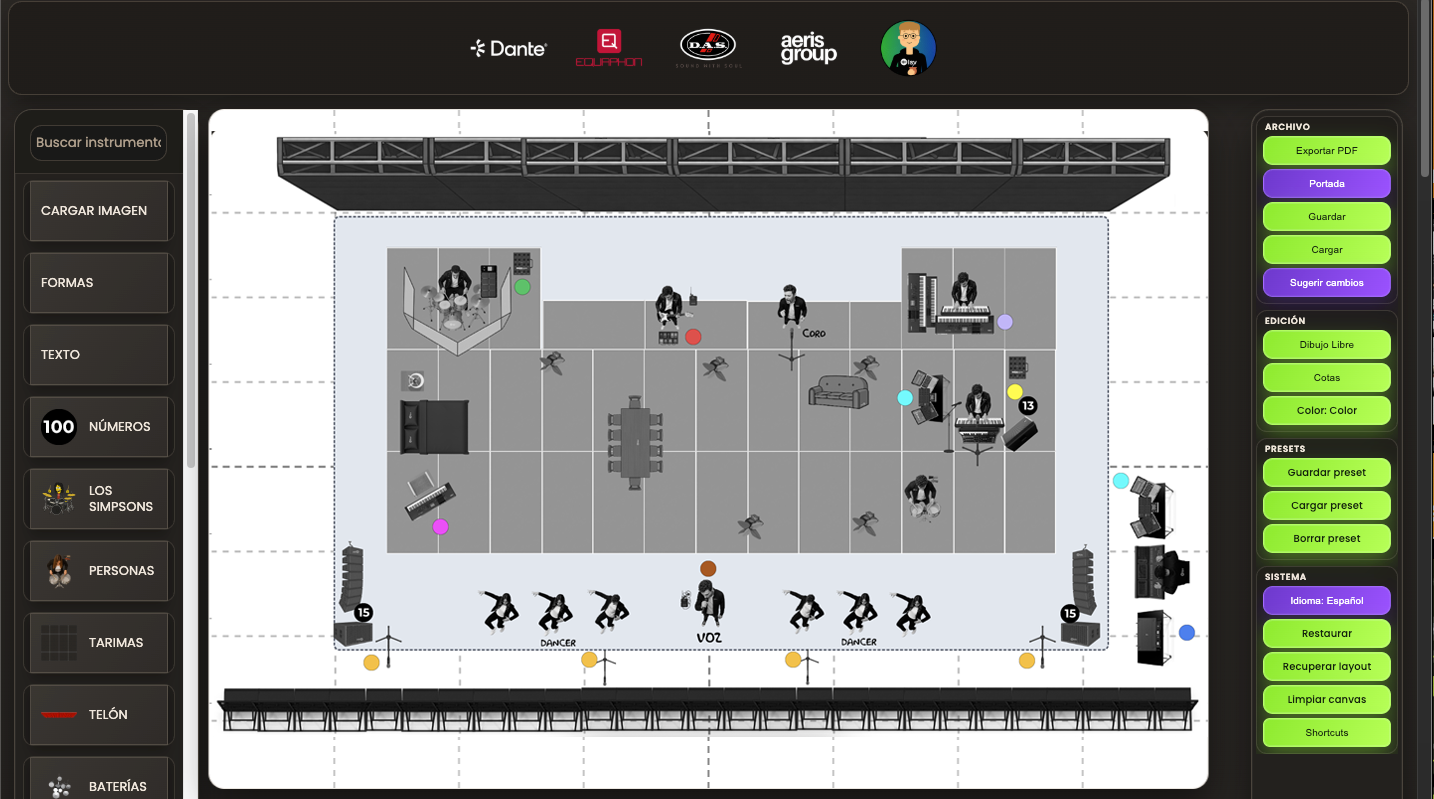Image resolution: width=1434 pixels, height=799 pixels.
Task: Click the user avatar in the header
Action: pyautogui.click(x=907, y=46)
